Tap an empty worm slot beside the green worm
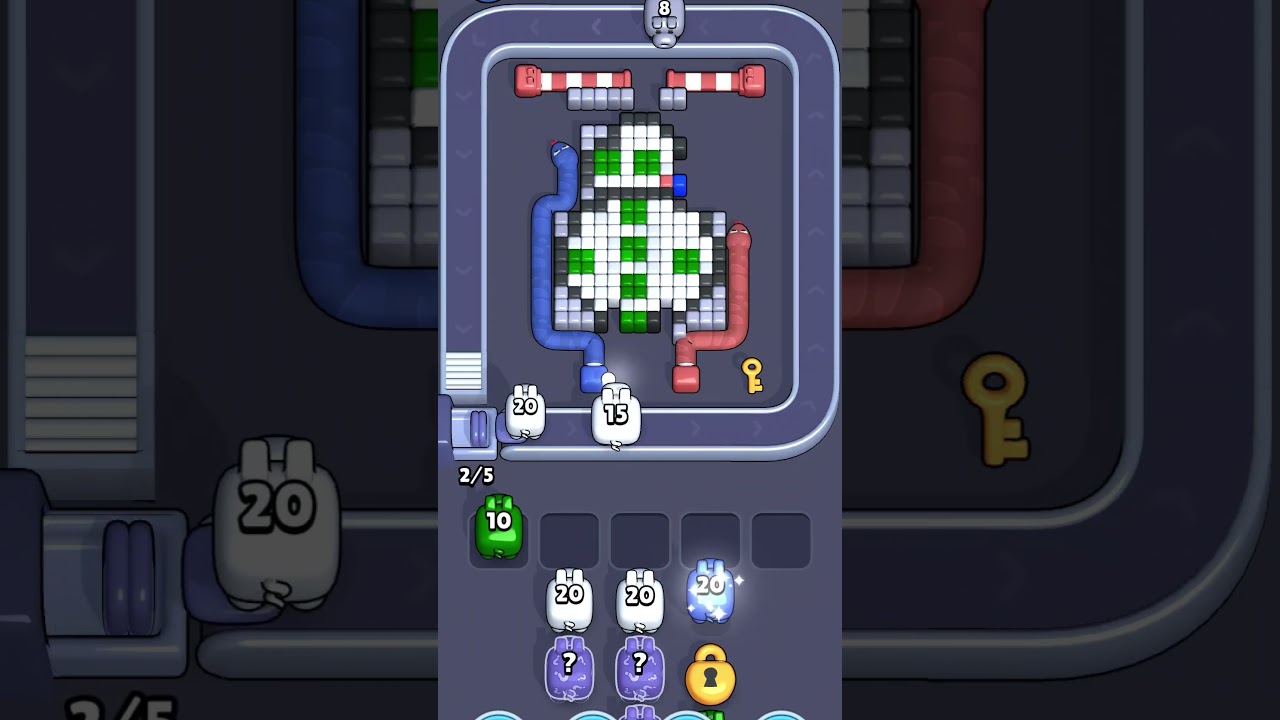This screenshot has height=720, width=1280. 570,538
